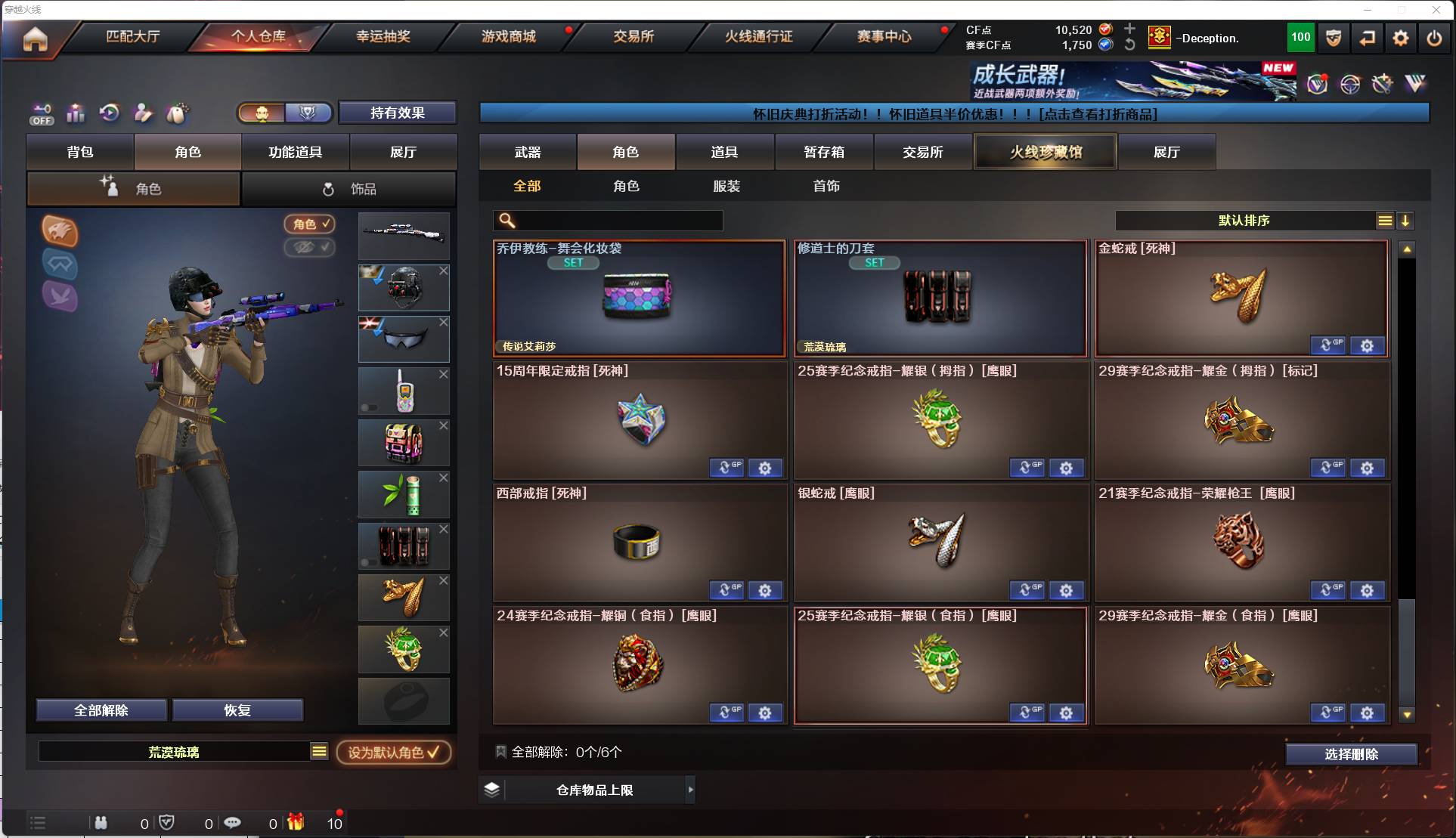Viewport: 1456px width, 838px height.
Task: Click the return-to-game arrow icon
Action: click(1368, 38)
